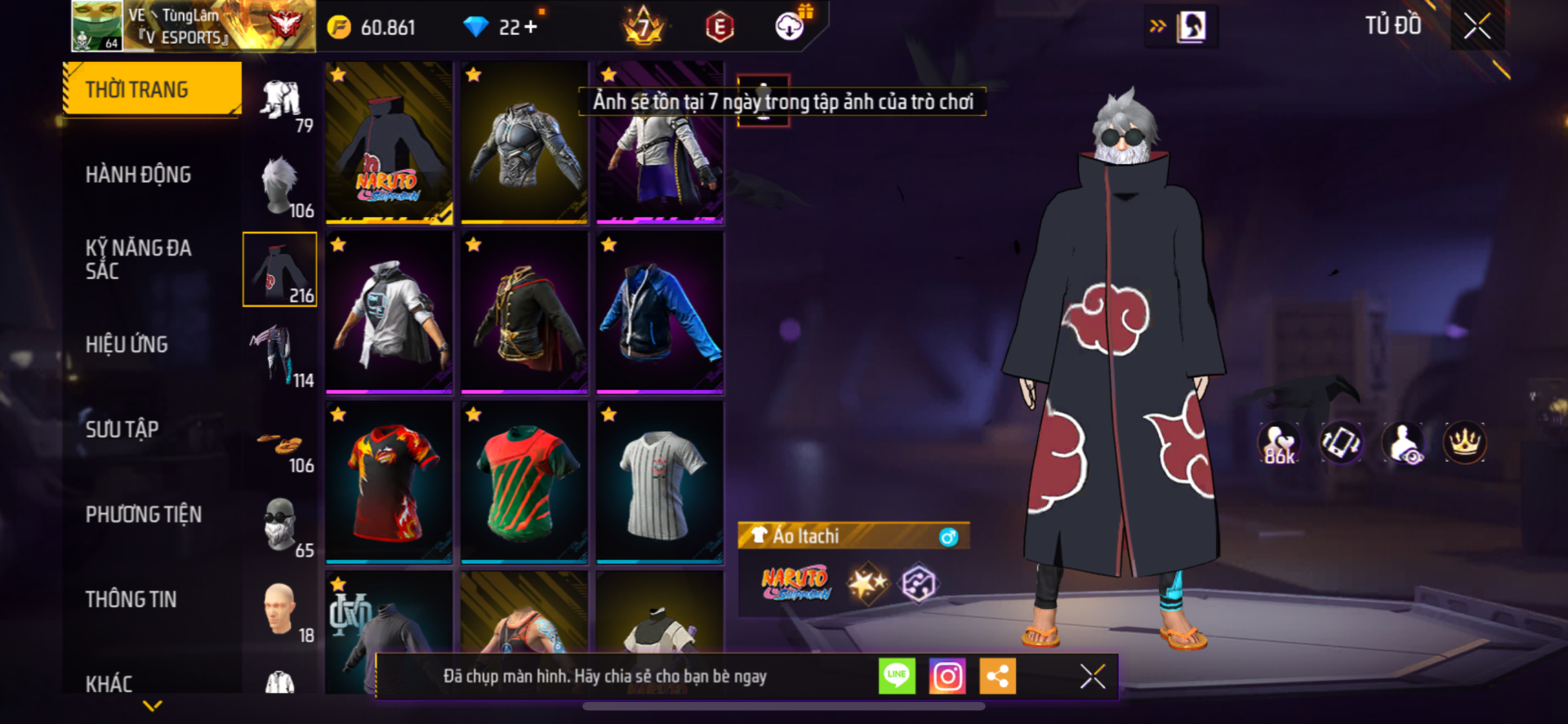
Task: Choose the red and black flame jersey
Action: pos(389,482)
